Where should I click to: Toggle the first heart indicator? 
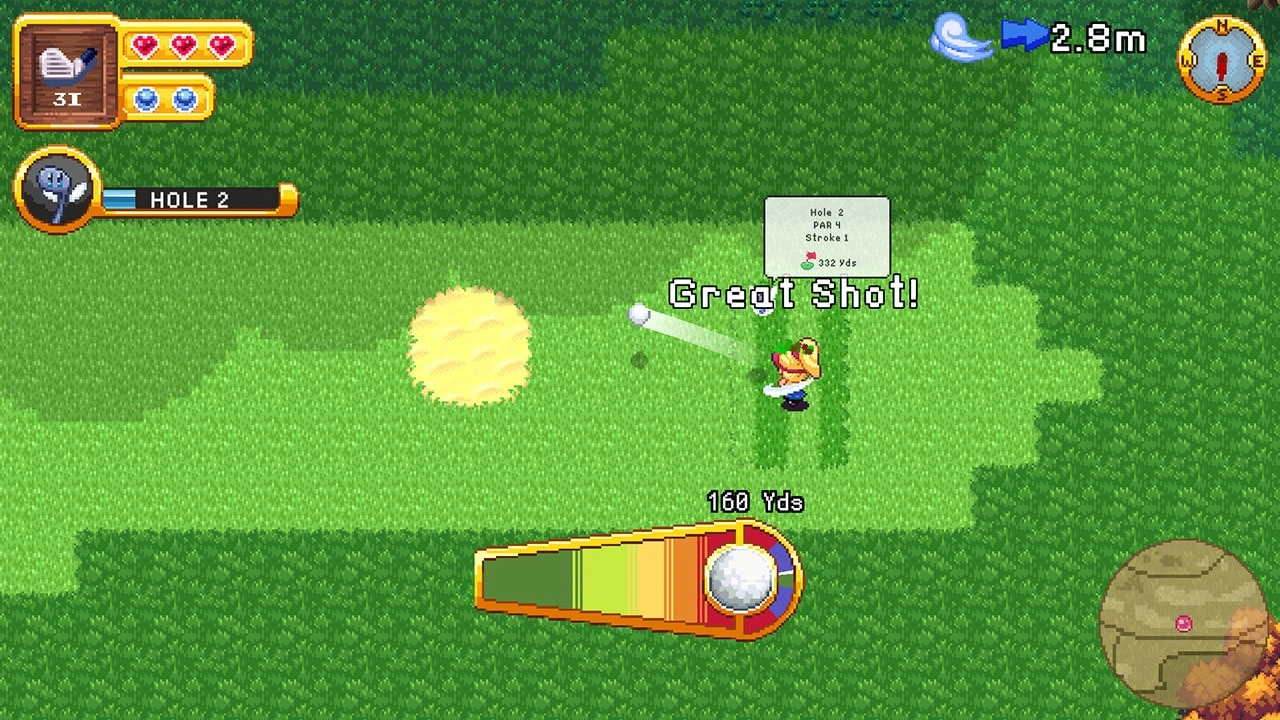(146, 45)
